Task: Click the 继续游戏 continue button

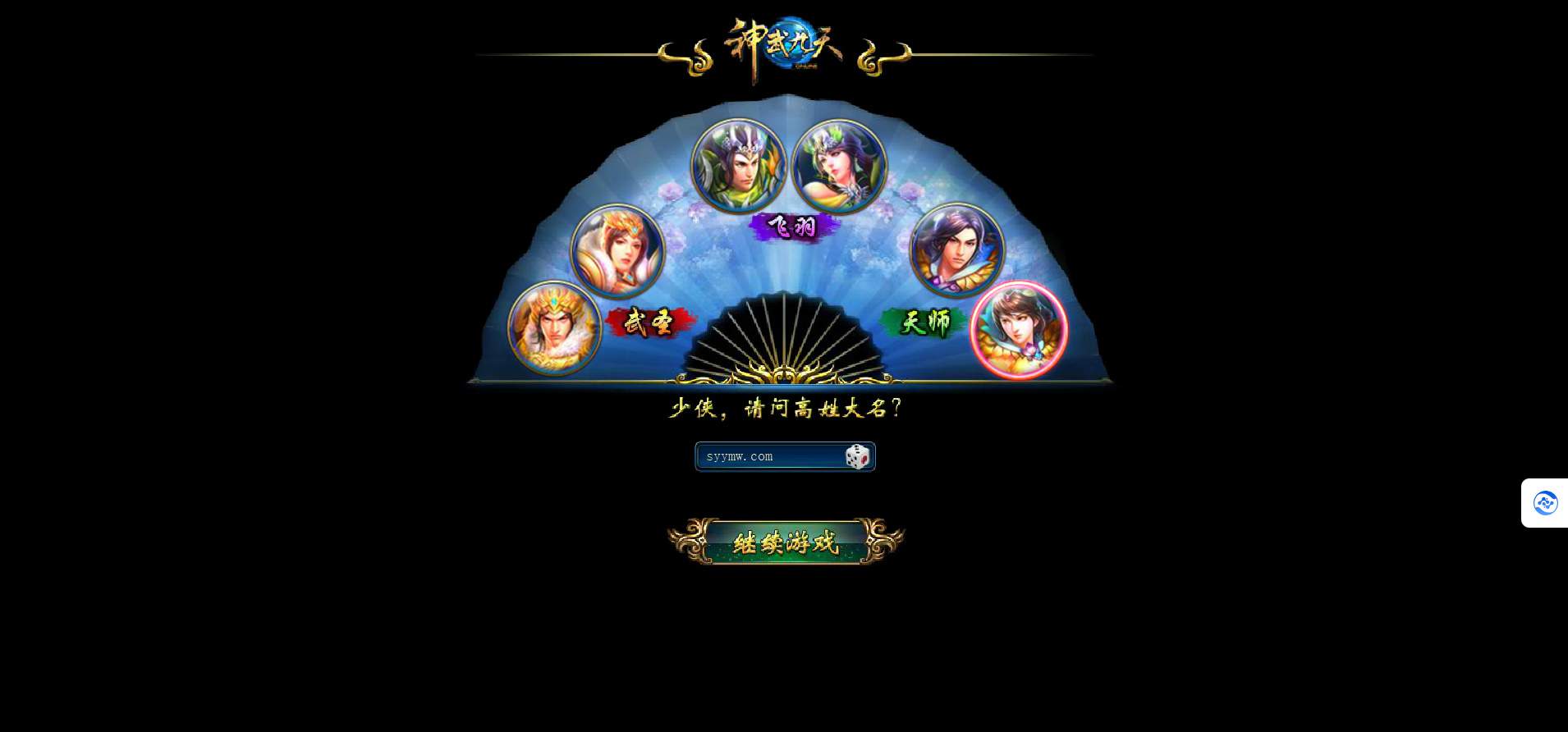Action: (x=786, y=542)
